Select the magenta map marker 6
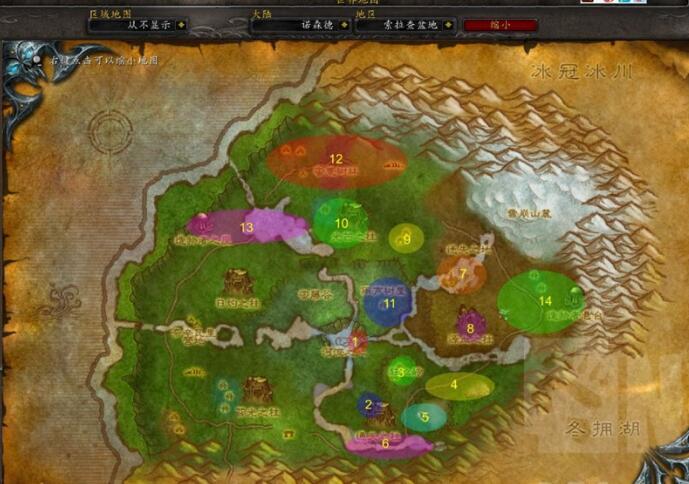This screenshot has height=484, width=689. point(386,442)
